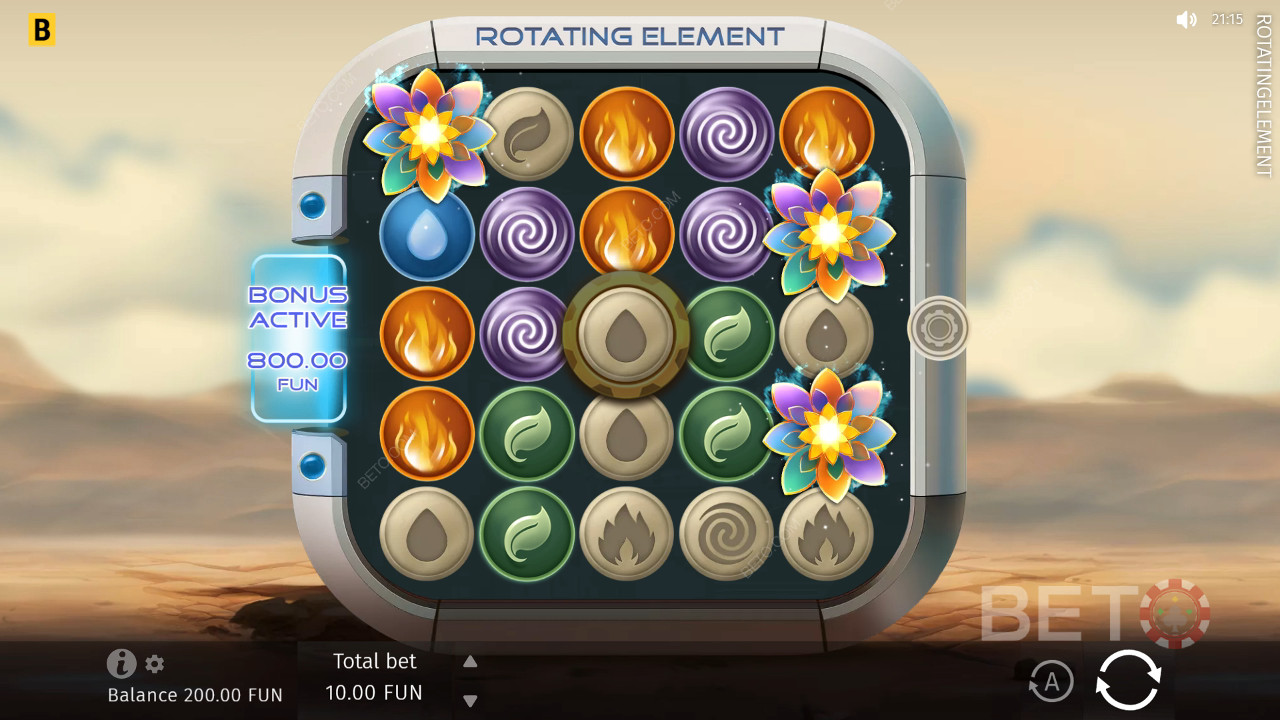This screenshot has width=1280, height=720.
Task: Open settings via the gear icon
Action: pos(154,663)
